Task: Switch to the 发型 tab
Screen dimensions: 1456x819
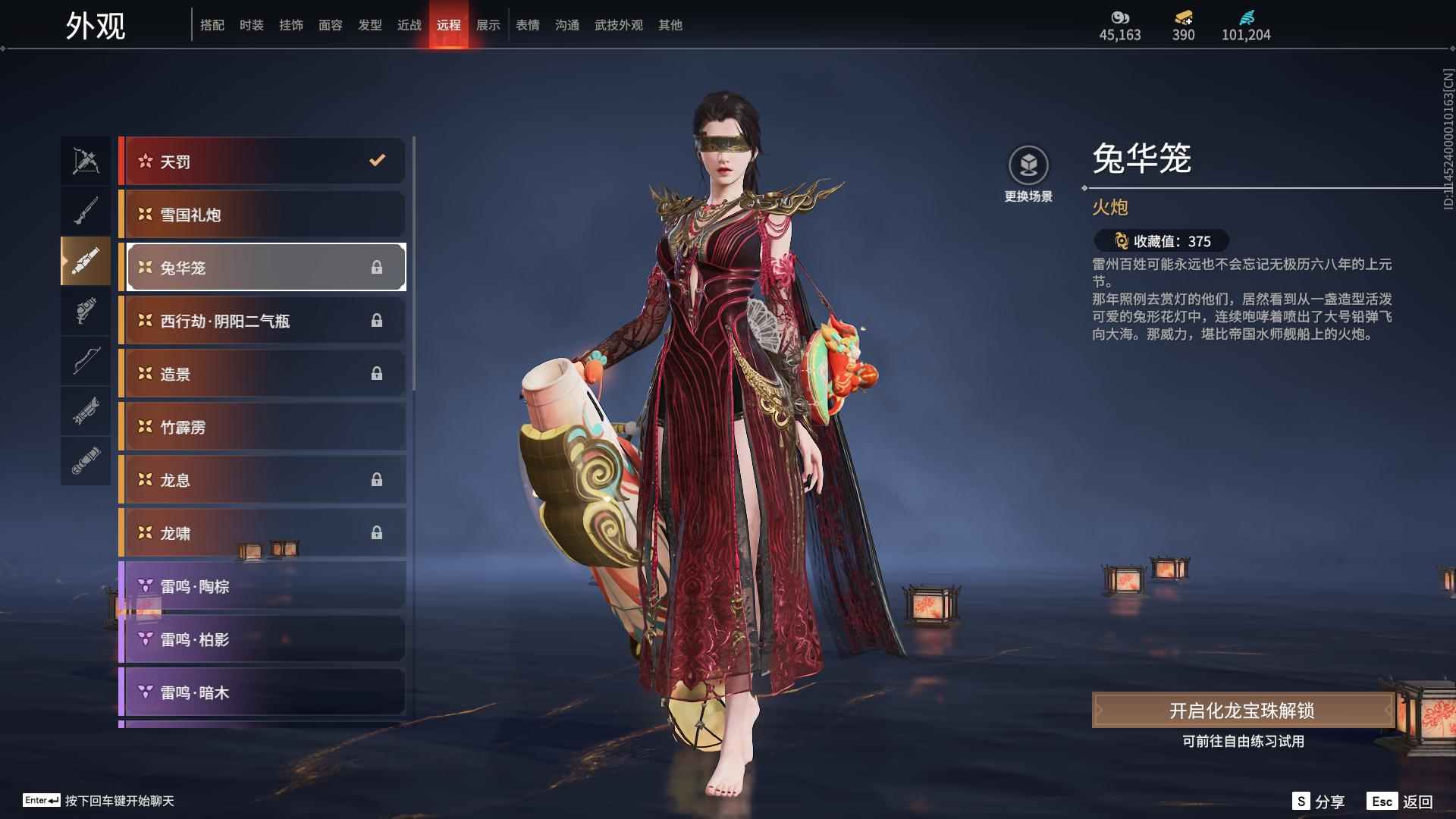Action: pyautogui.click(x=369, y=25)
